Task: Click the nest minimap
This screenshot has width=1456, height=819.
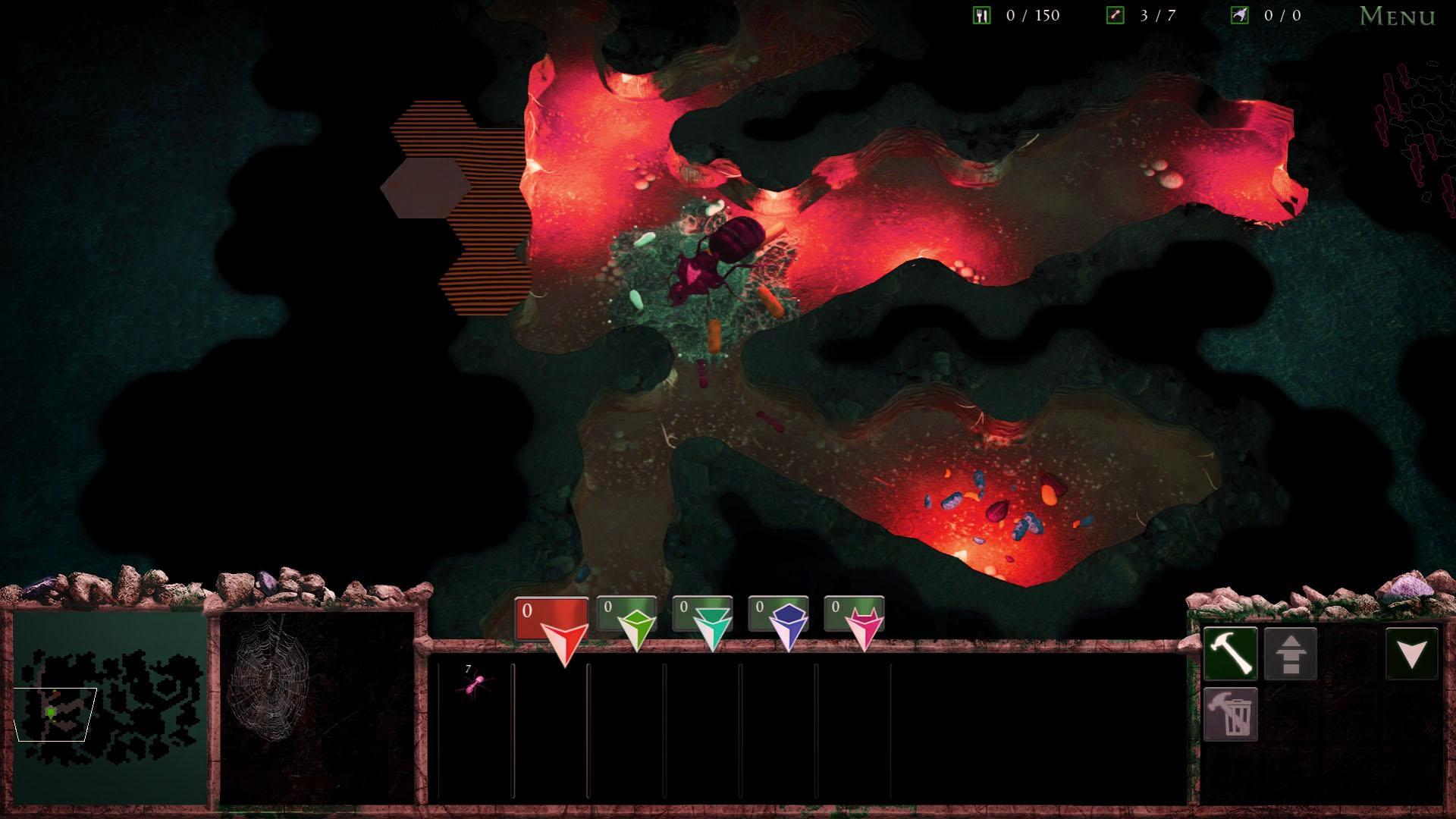Action: click(x=110, y=707)
